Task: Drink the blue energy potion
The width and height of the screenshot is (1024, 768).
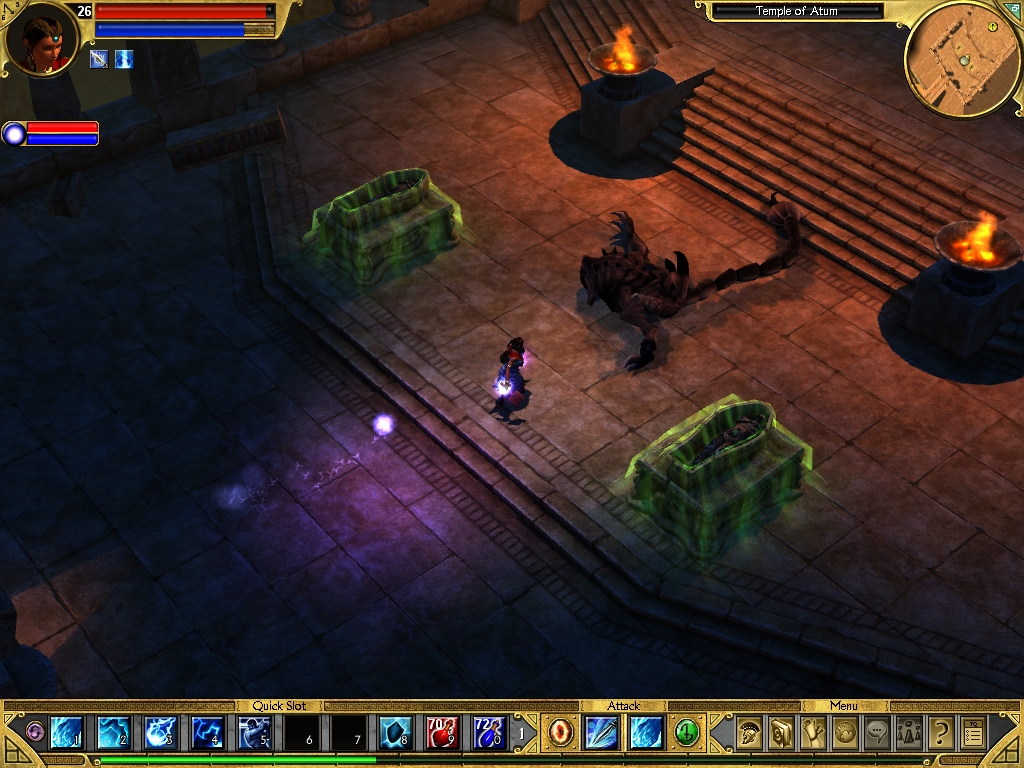Action: [x=489, y=733]
